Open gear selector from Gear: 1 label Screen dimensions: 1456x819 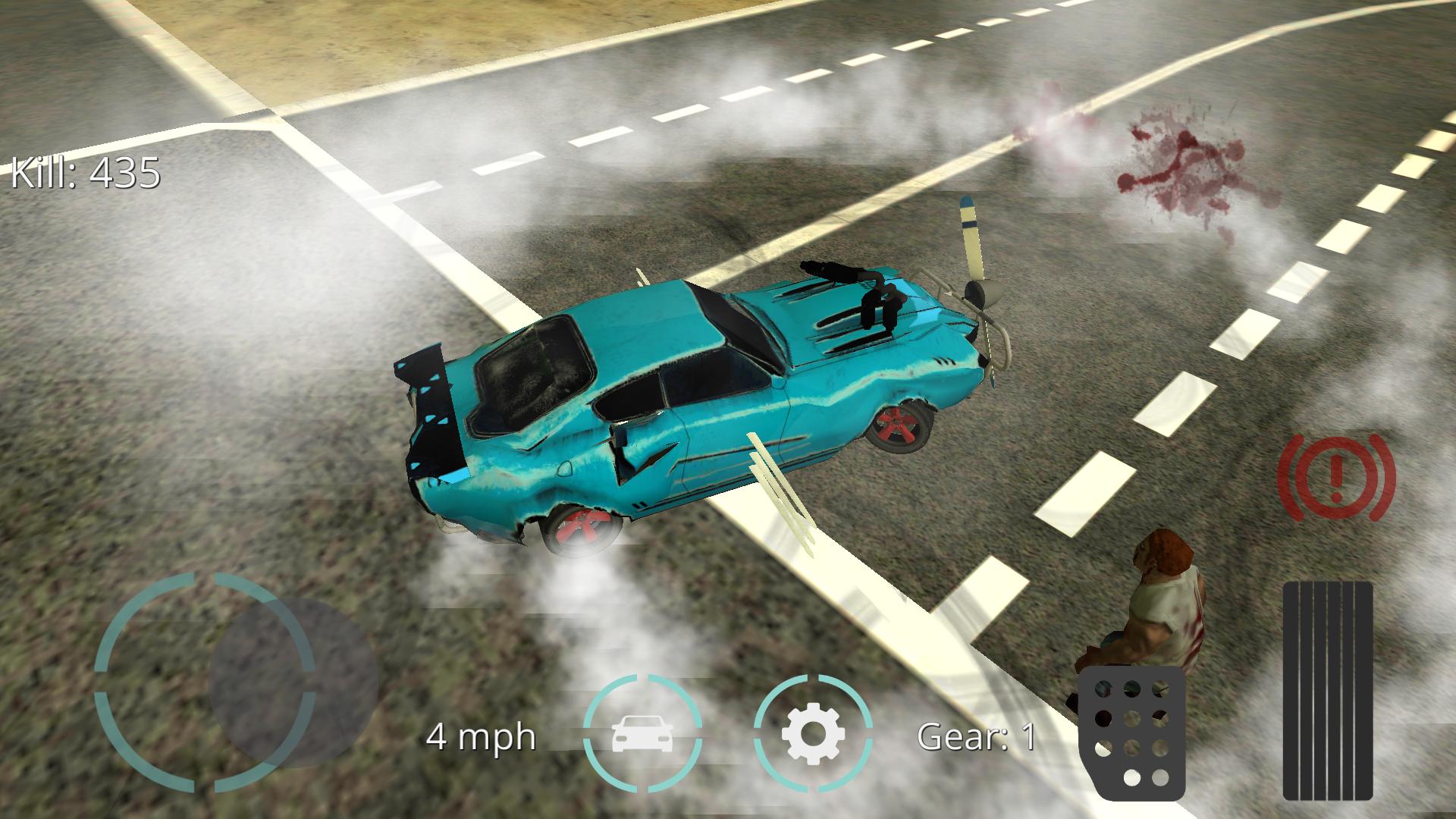point(978,736)
